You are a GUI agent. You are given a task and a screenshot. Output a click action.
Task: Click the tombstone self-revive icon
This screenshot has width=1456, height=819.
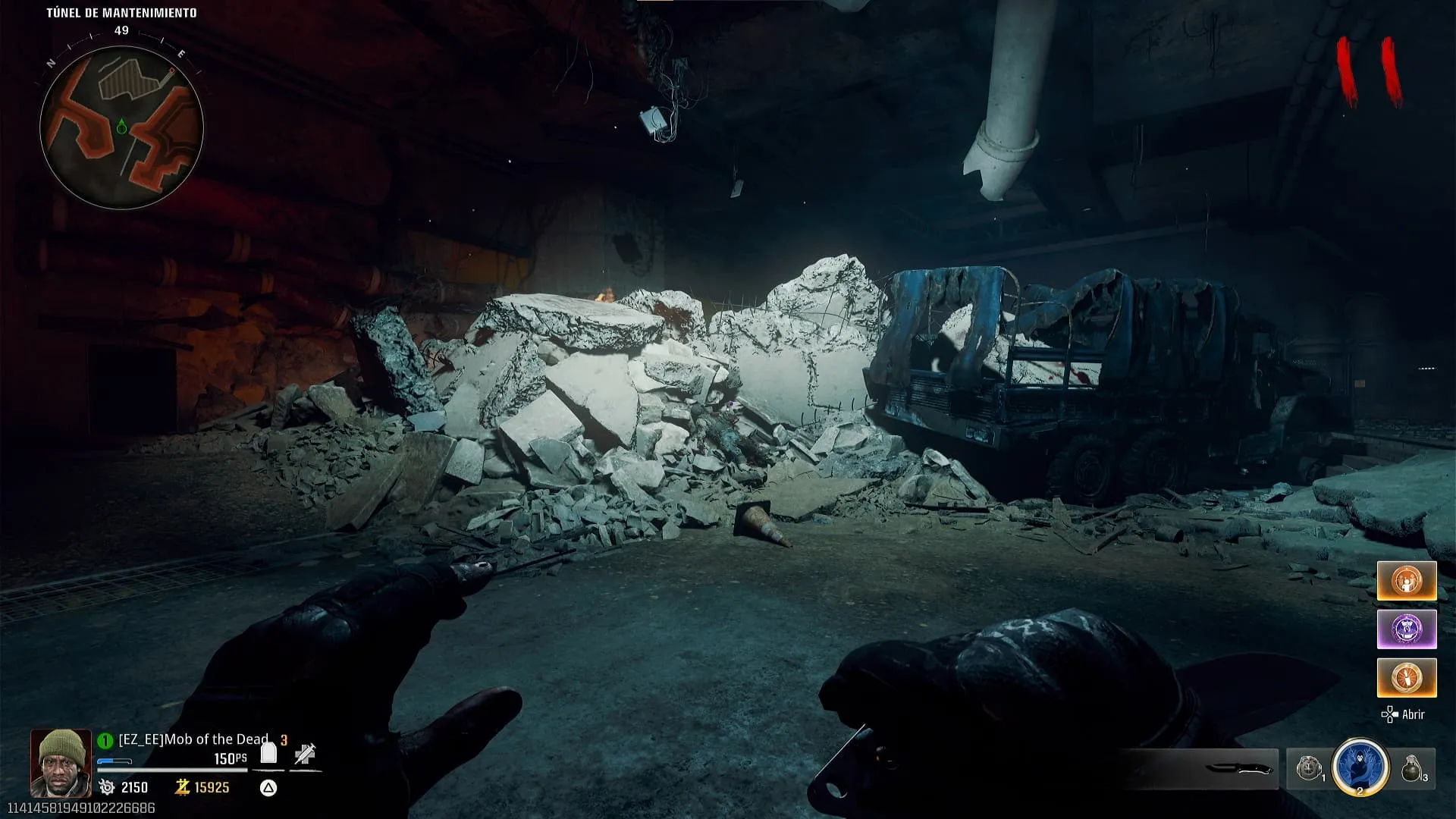click(x=268, y=754)
